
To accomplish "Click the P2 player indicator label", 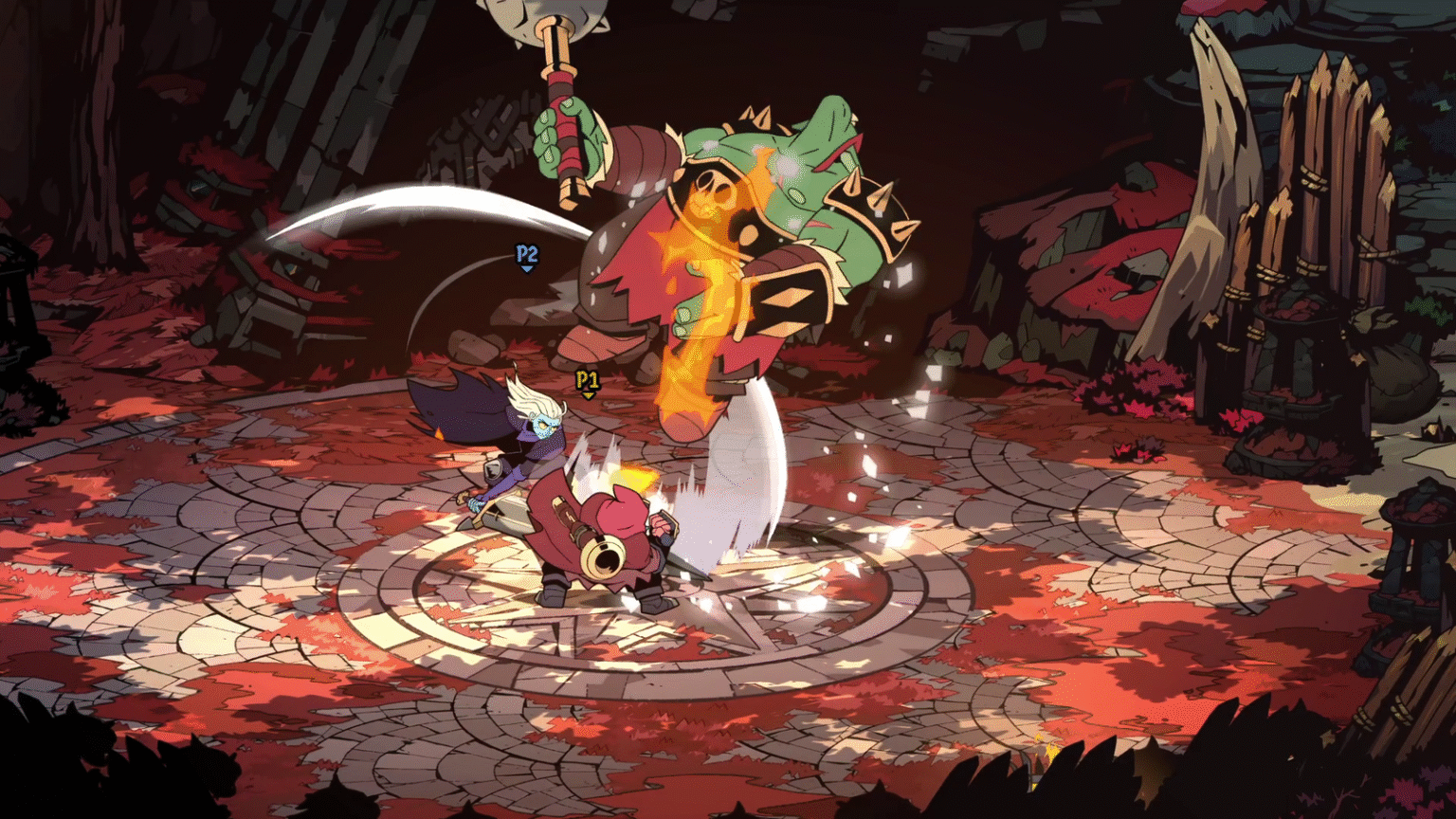I will tap(527, 253).
